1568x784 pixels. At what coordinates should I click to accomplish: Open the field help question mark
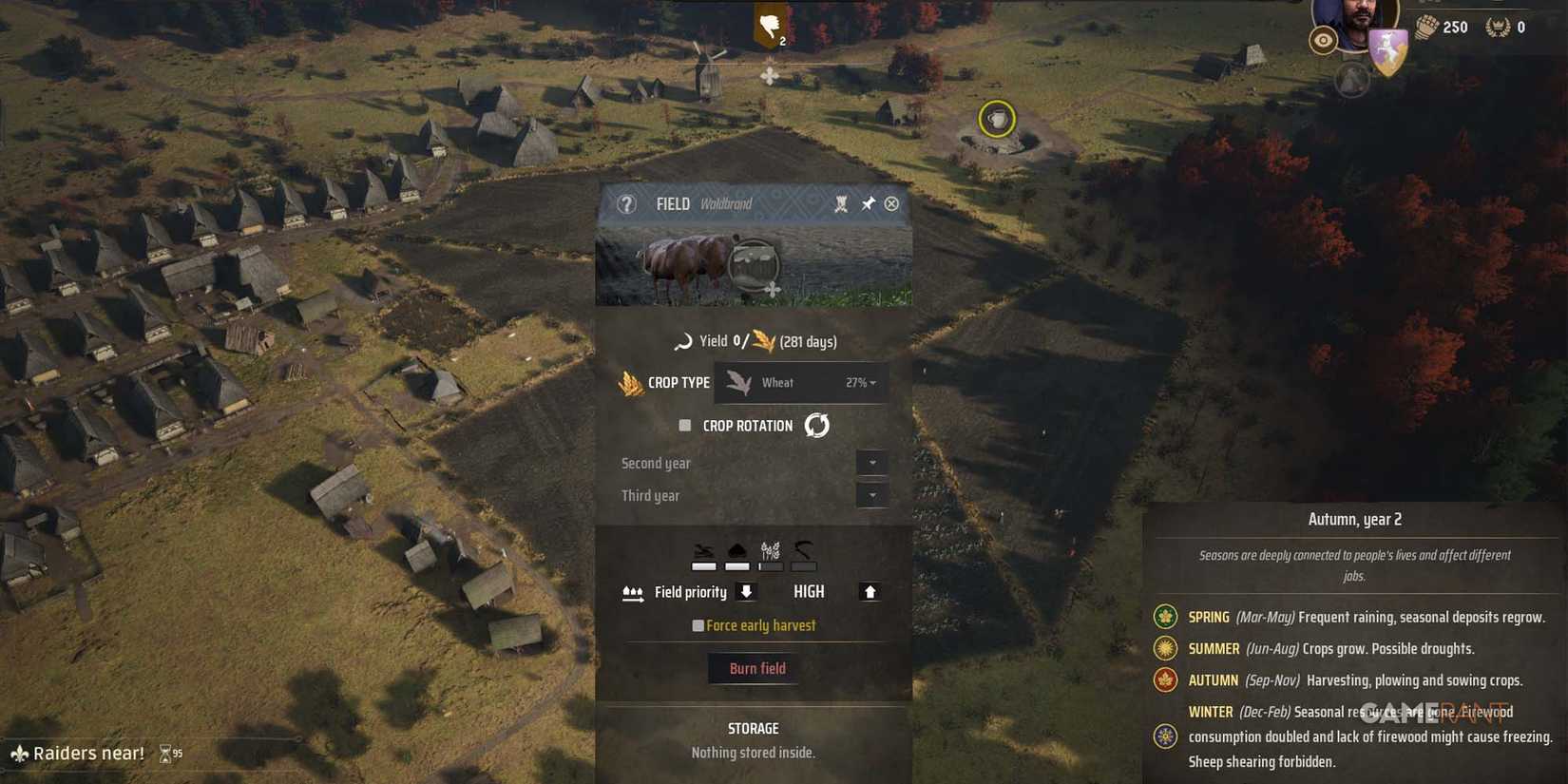[x=626, y=203]
